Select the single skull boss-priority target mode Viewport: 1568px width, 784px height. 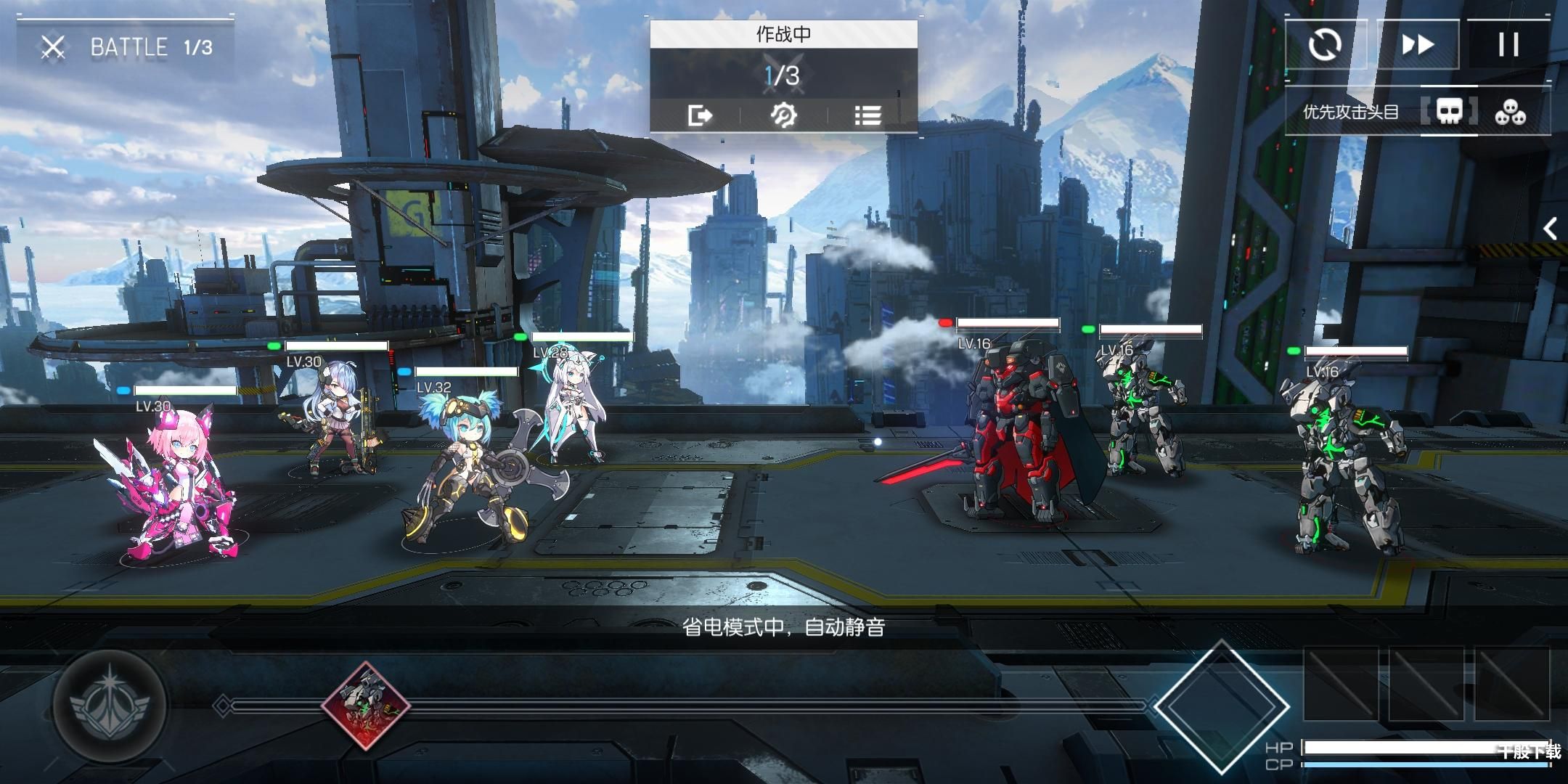1449,113
